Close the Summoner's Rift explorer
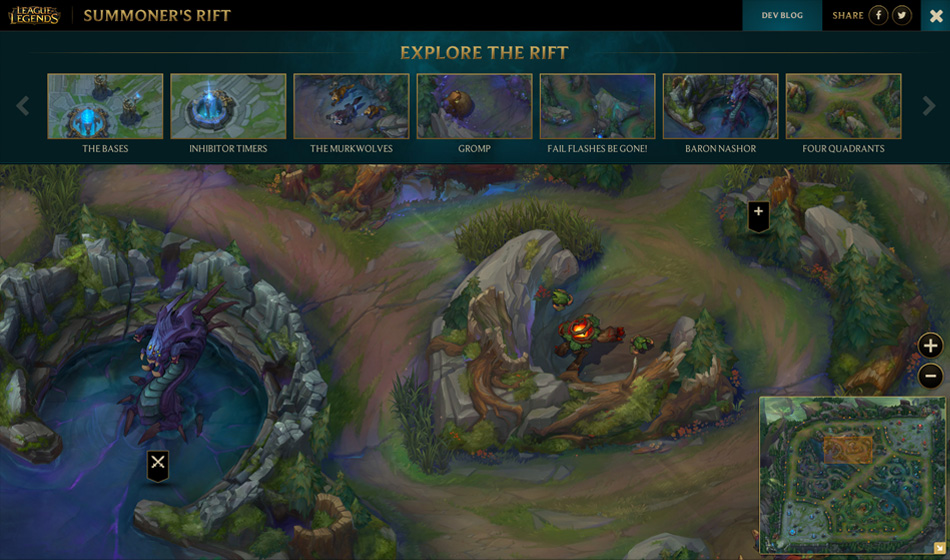 tap(936, 15)
